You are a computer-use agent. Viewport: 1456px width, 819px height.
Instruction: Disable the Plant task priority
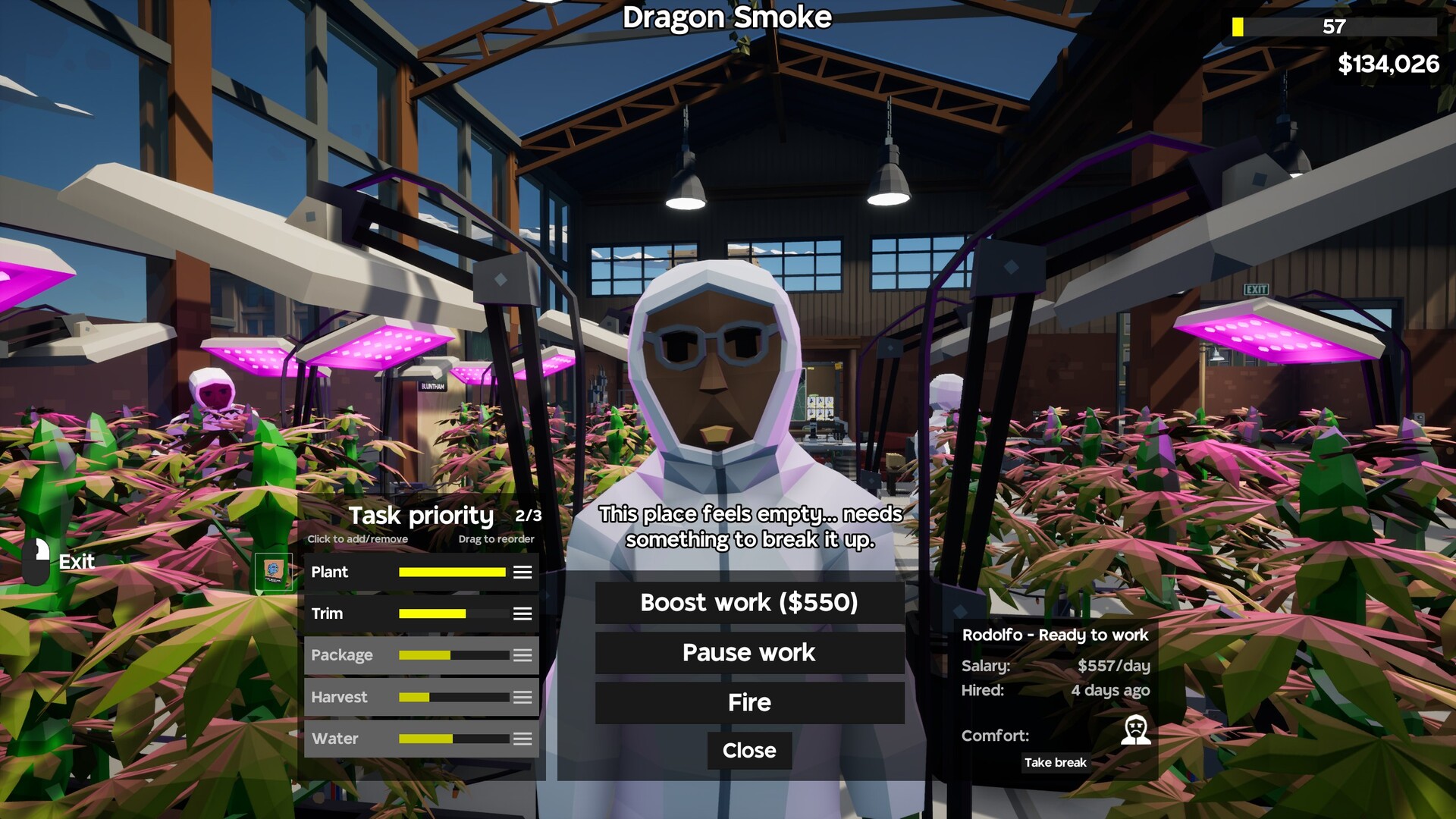pyautogui.click(x=331, y=573)
